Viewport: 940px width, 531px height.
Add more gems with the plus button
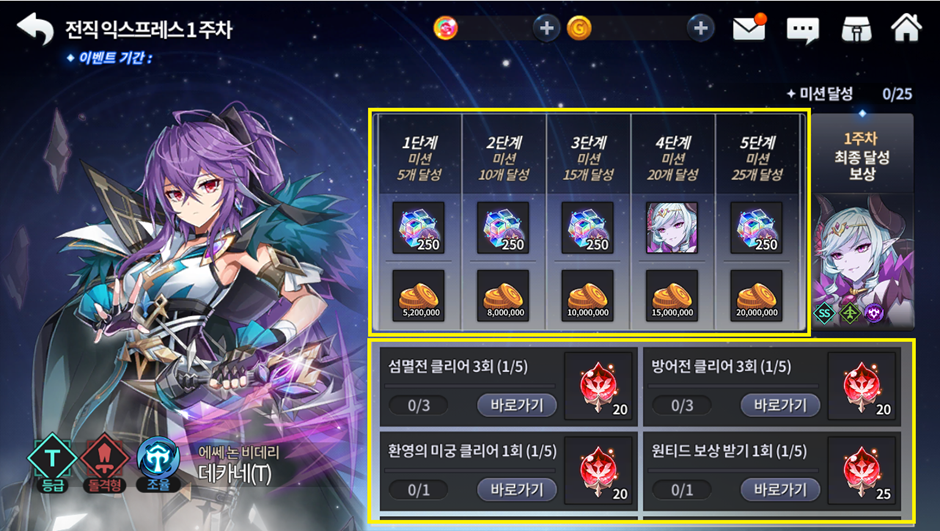(x=546, y=28)
